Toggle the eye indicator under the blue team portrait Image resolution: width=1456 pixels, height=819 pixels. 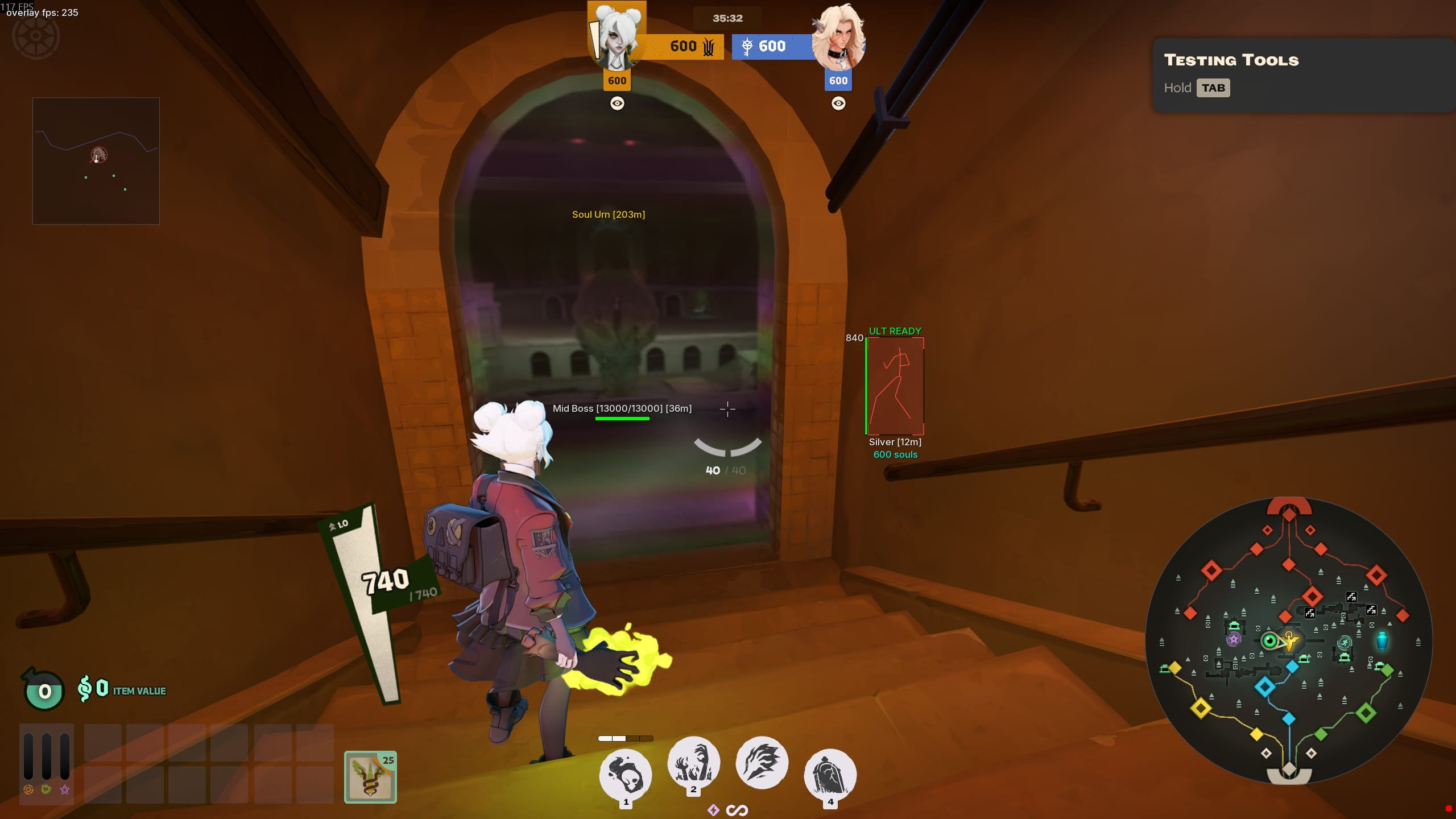839,103
